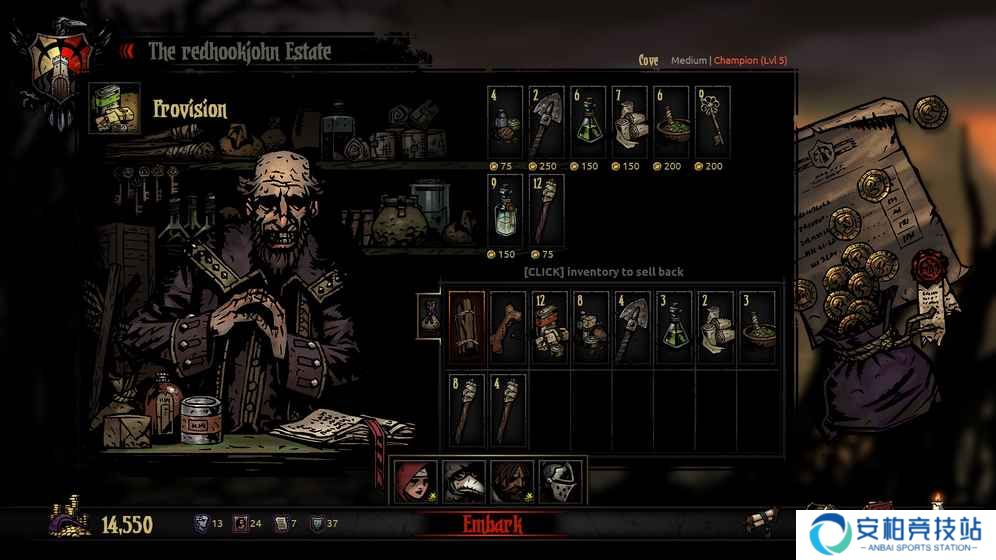Buy bandages from the provision shop
Viewport: 996px width, 560px height.
(x=630, y=122)
